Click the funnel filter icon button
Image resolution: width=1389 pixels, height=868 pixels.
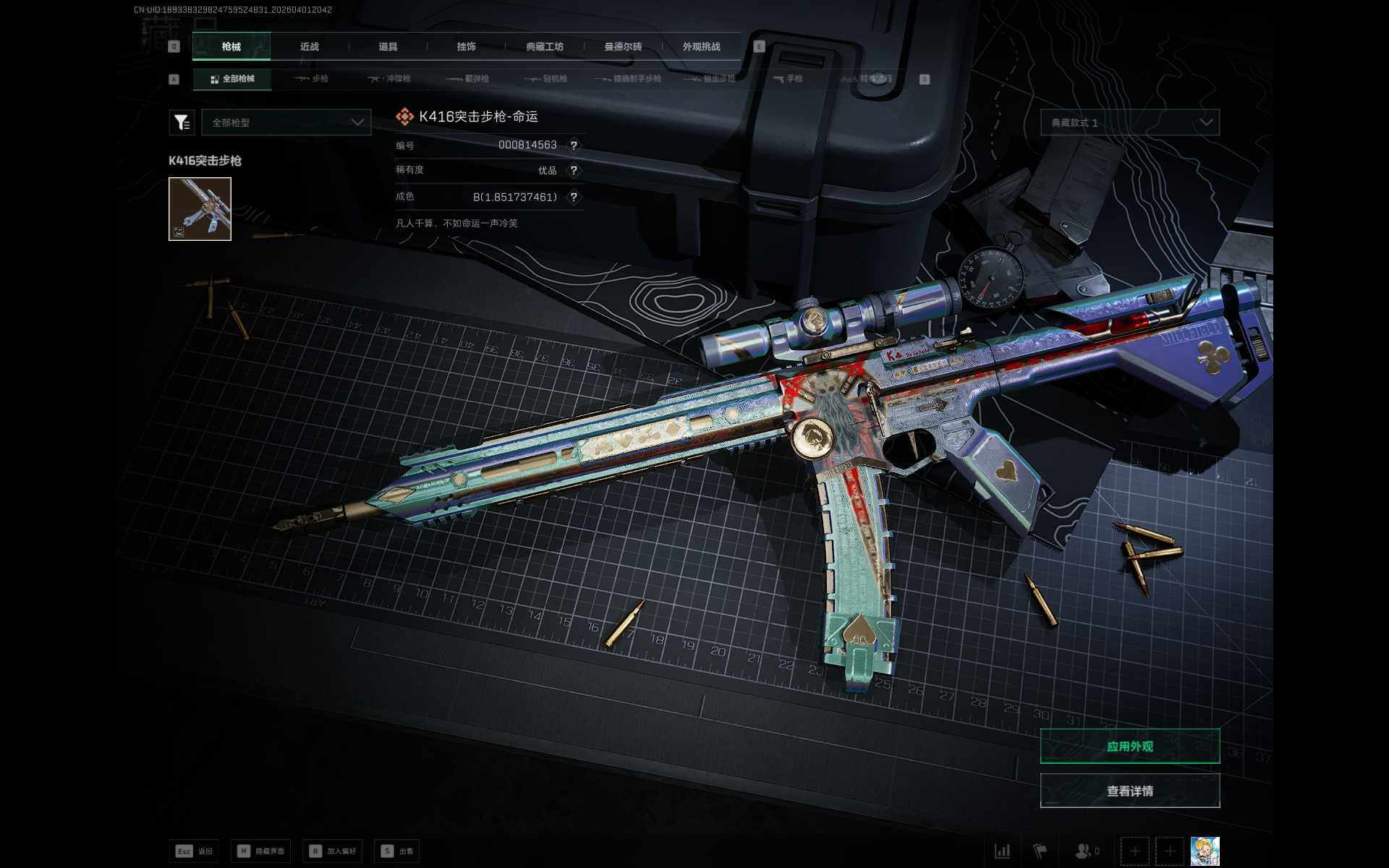(182, 122)
